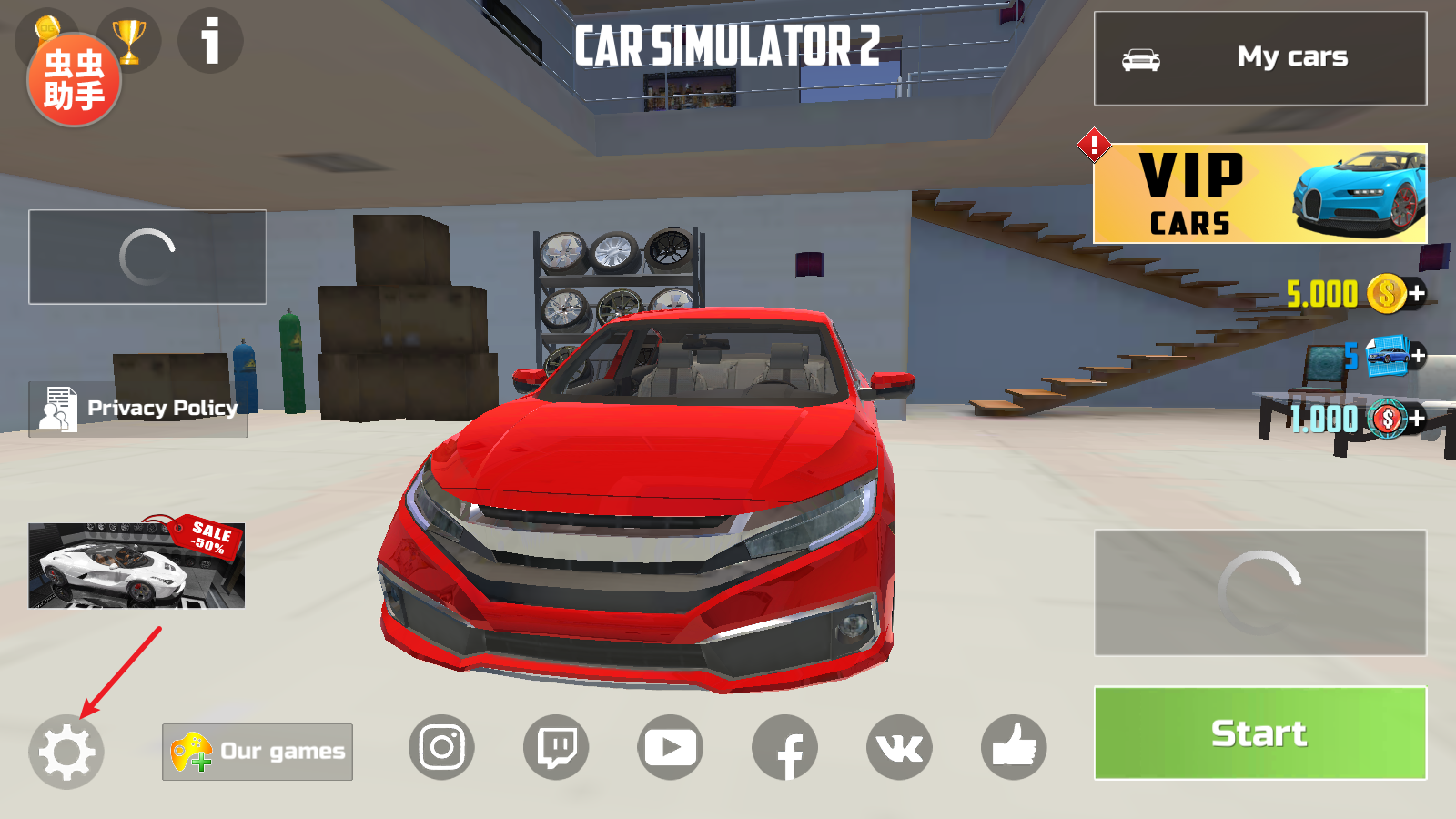Screen dimensions: 1456x819
Task: Open the My cars garage menu
Action: pos(1259,58)
